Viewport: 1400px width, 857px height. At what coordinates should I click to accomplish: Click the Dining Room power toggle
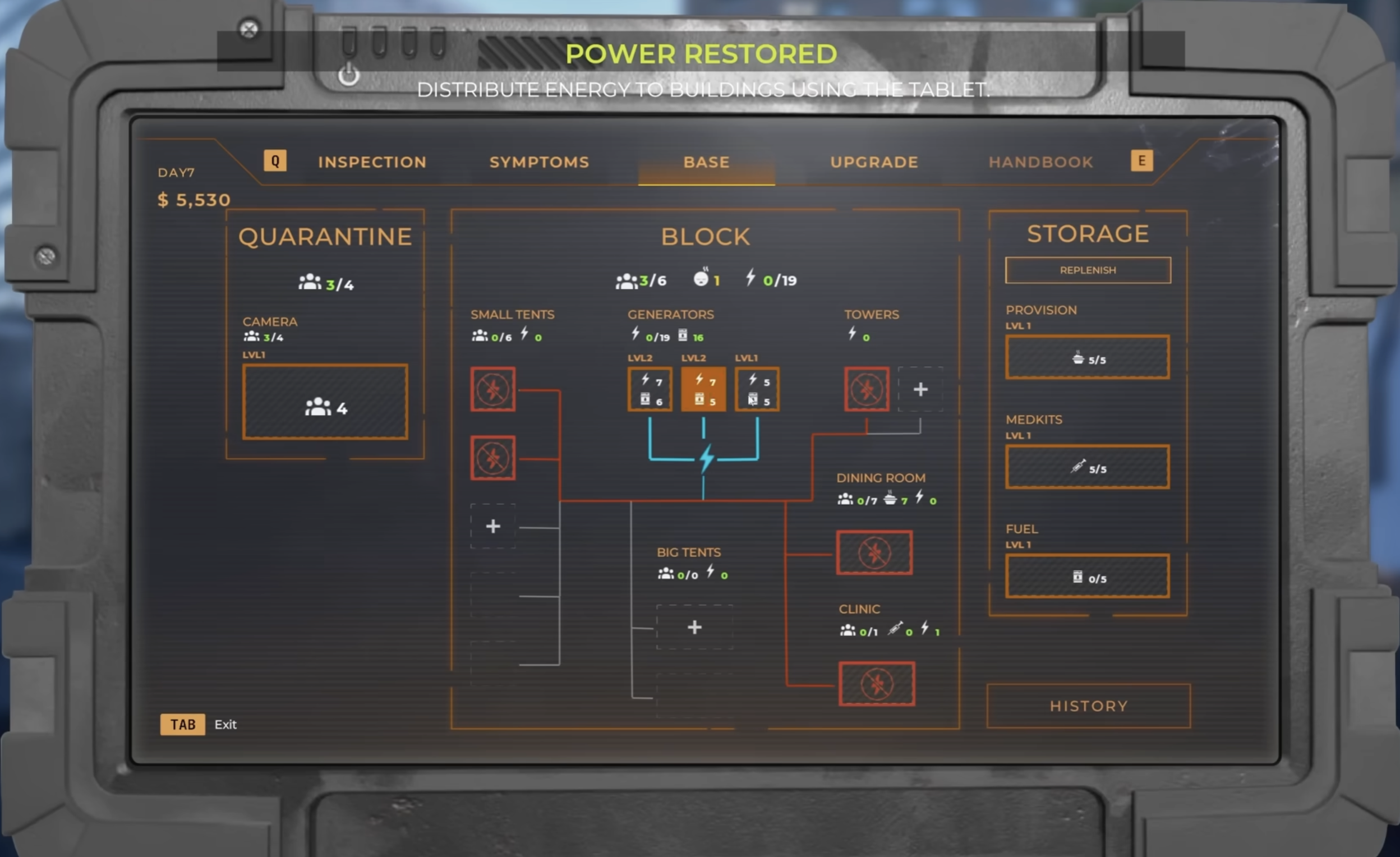(874, 552)
